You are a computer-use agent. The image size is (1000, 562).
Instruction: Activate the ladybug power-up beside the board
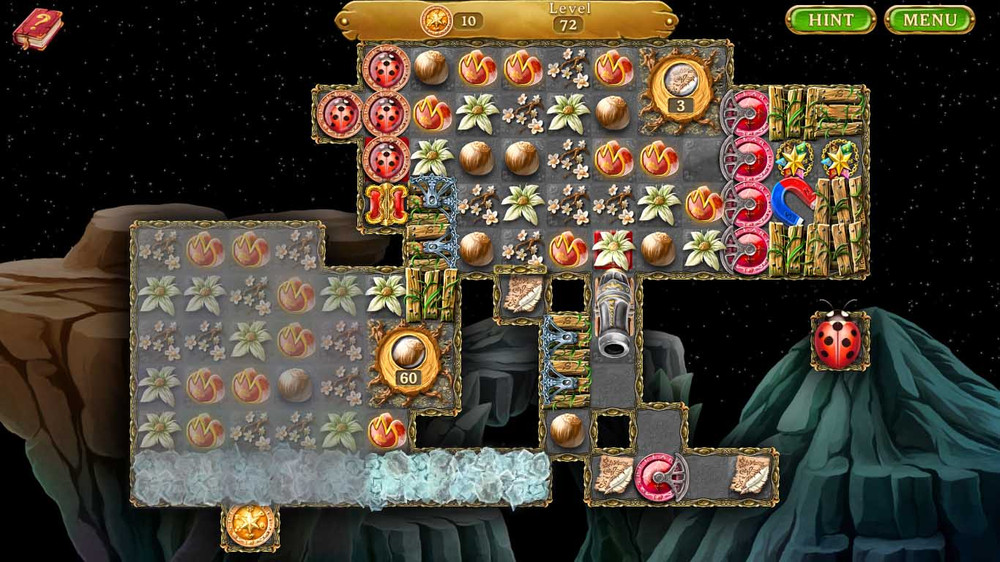(x=838, y=340)
